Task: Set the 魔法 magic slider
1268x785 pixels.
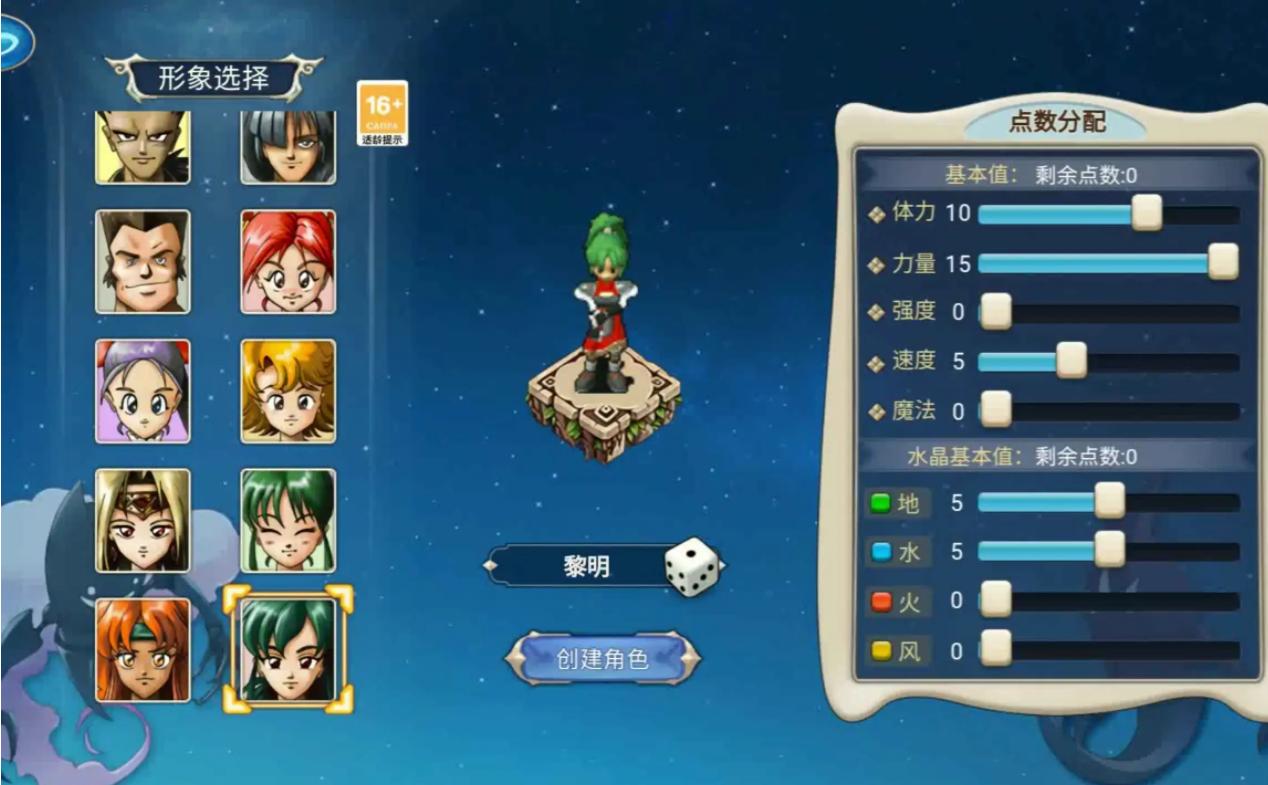Action: click(x=995, y=409)
